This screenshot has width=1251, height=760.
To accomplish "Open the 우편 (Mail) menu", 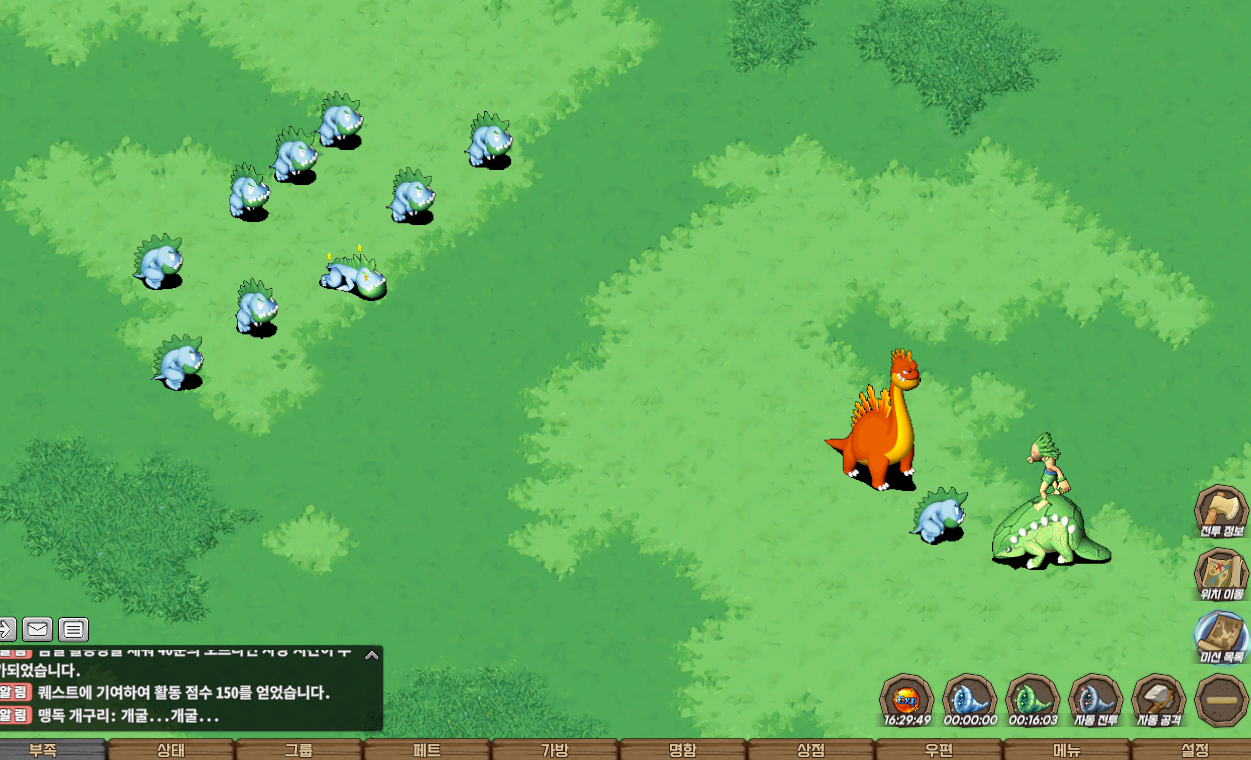I will coord(938,750).
